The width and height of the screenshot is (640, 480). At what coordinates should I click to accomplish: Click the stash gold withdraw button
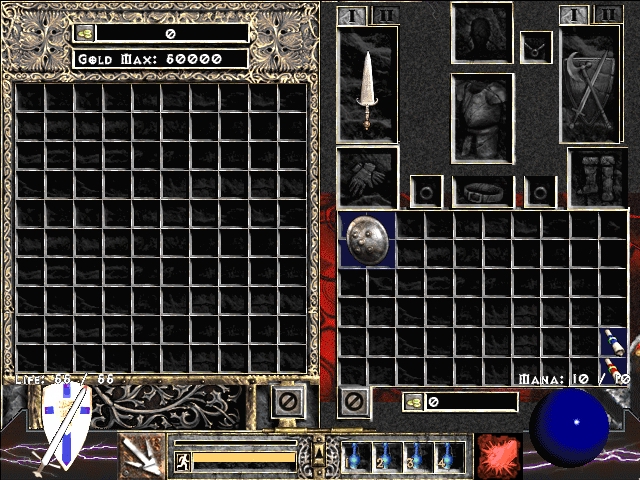pos(86,33)
